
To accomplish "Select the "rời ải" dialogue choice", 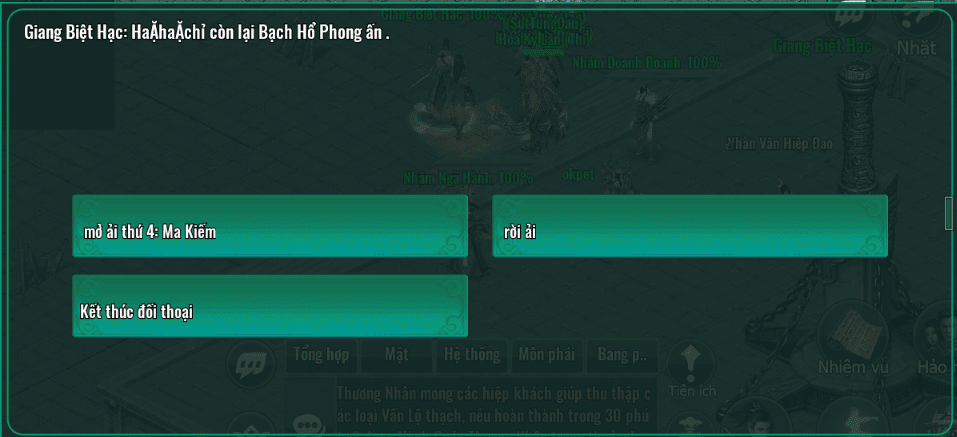I will tap(689, 226).
